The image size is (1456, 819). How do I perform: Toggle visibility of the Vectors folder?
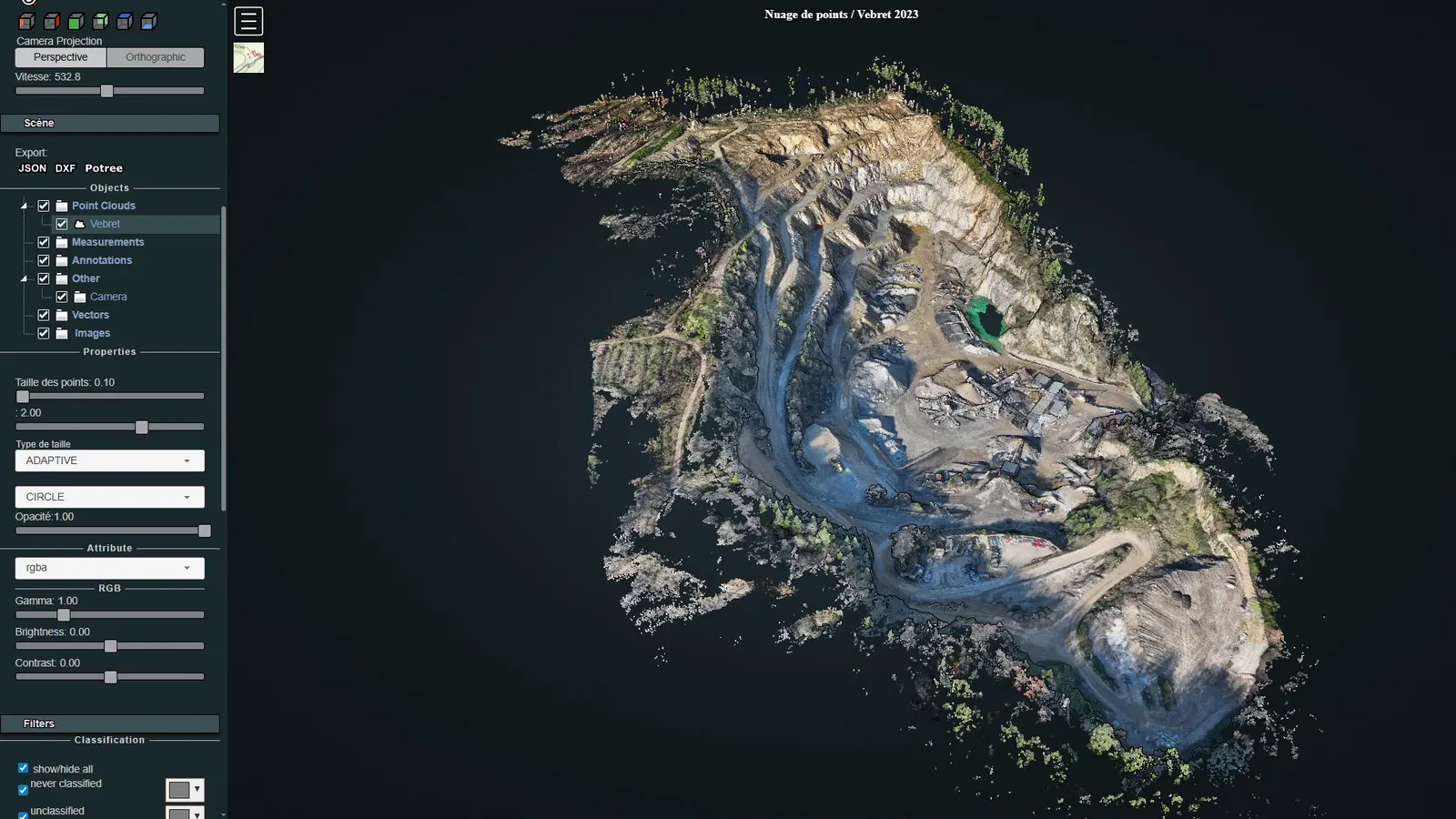click(x=44, y=315)
